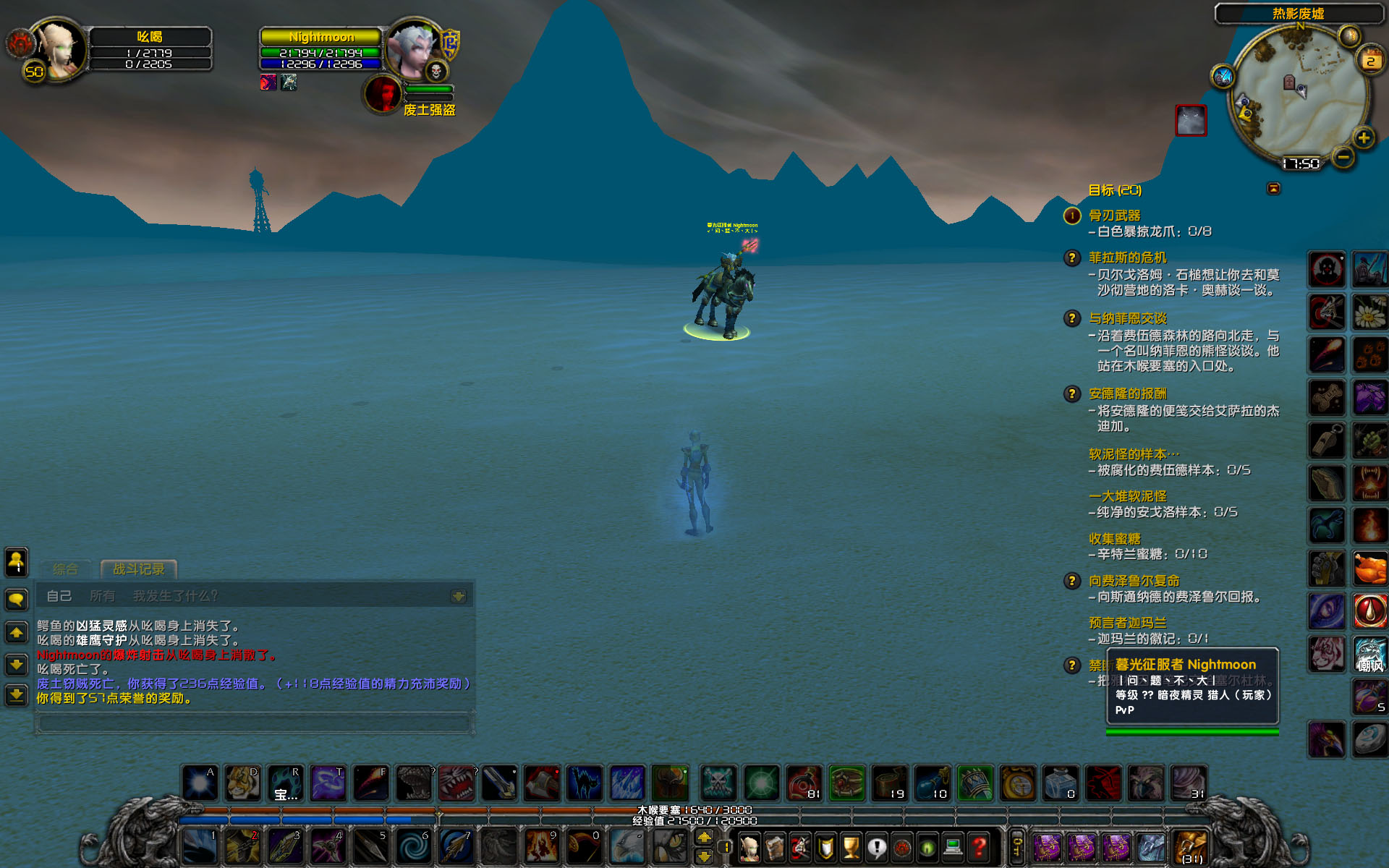The height and width of the screenshot is (868, 1389).
Task: Open the chat menu speech bubble button
Action: [x=17, y=599]
